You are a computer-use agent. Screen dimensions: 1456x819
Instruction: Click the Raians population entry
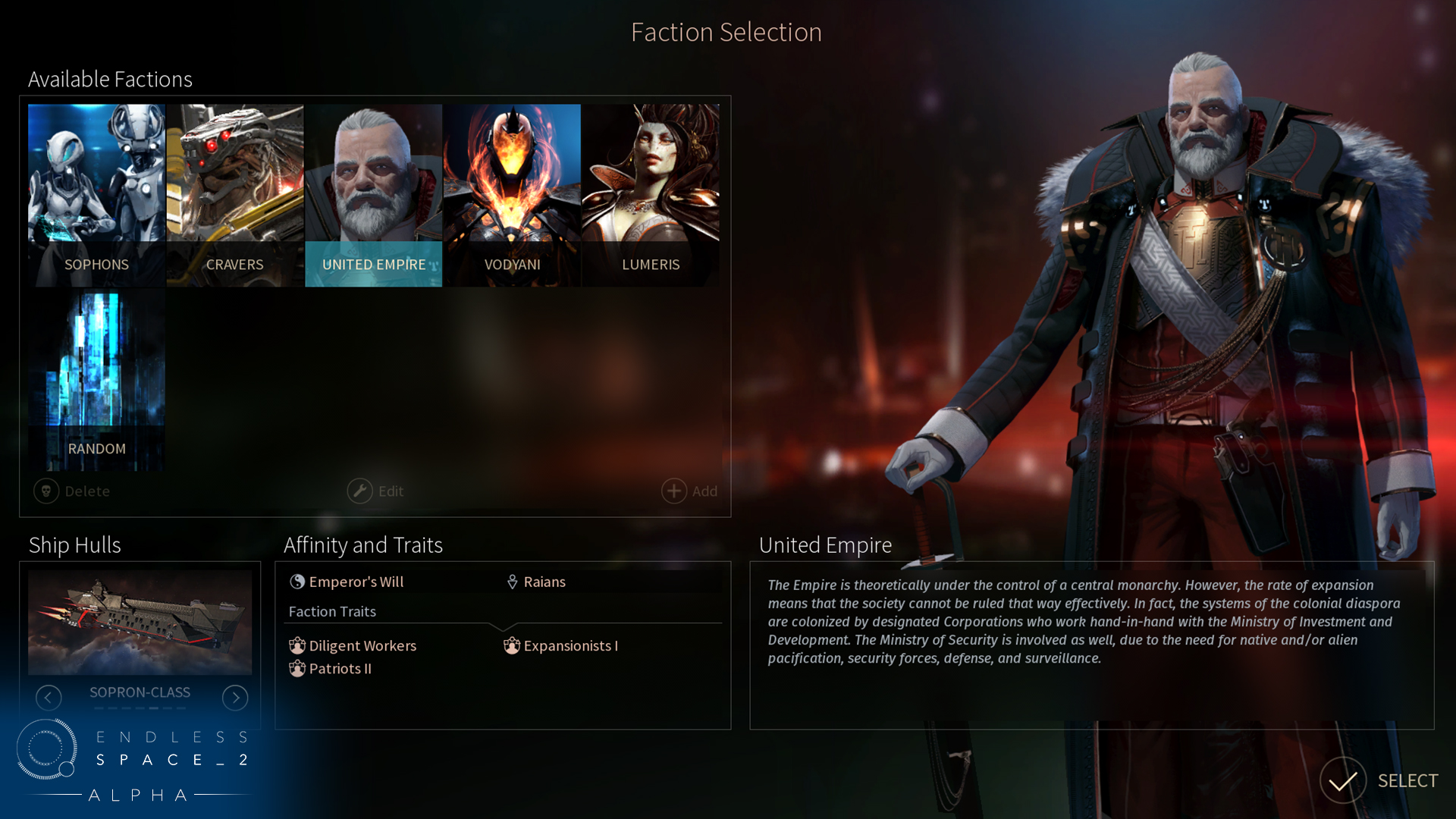tap(536, 582)
